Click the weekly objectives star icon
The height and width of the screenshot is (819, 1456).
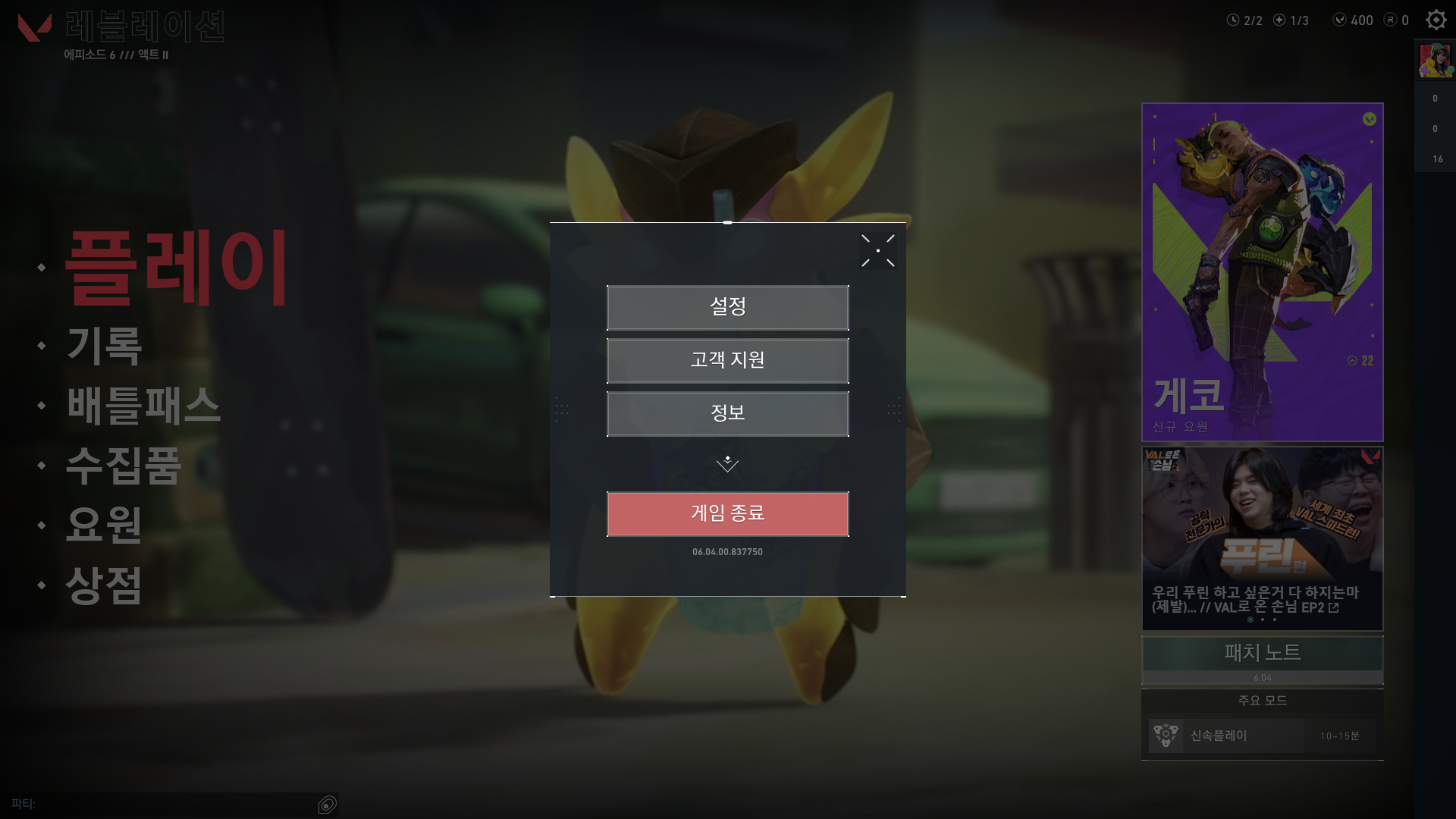click(x=1281, y=20)
